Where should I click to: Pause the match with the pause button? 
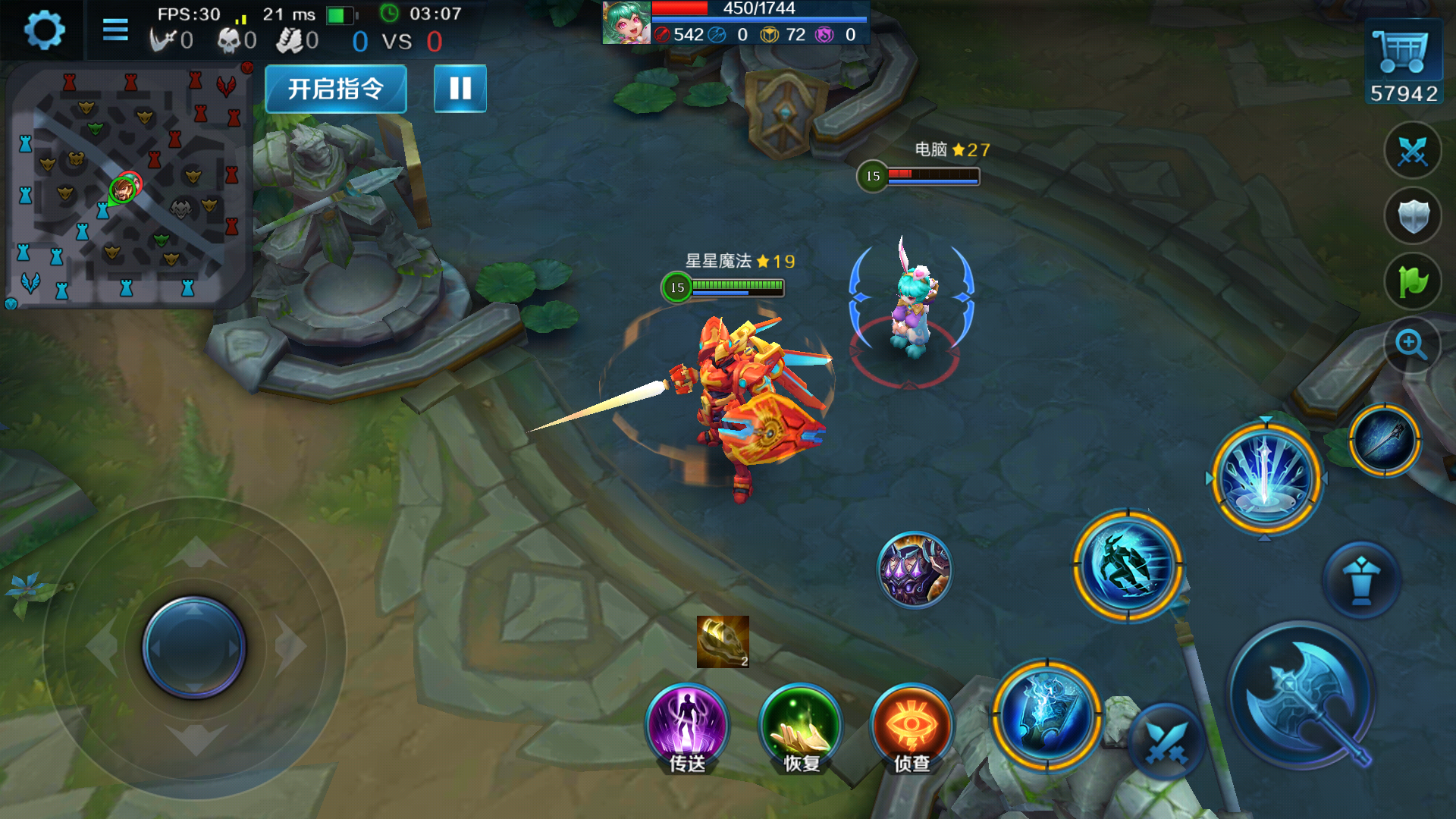pyautogui.click(x=460, y=89)
